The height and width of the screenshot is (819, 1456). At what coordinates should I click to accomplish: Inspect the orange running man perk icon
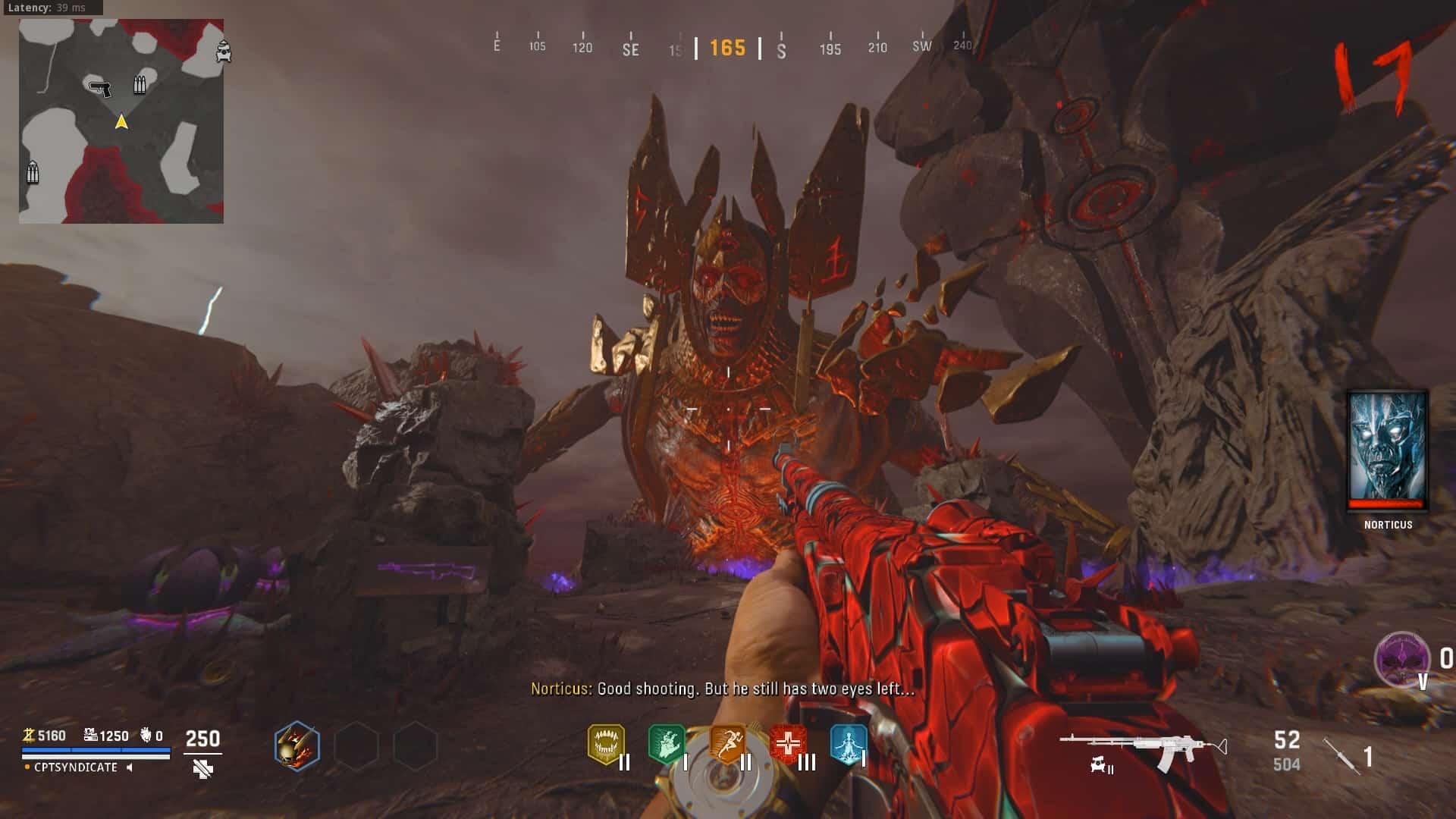tap(726, 744)
